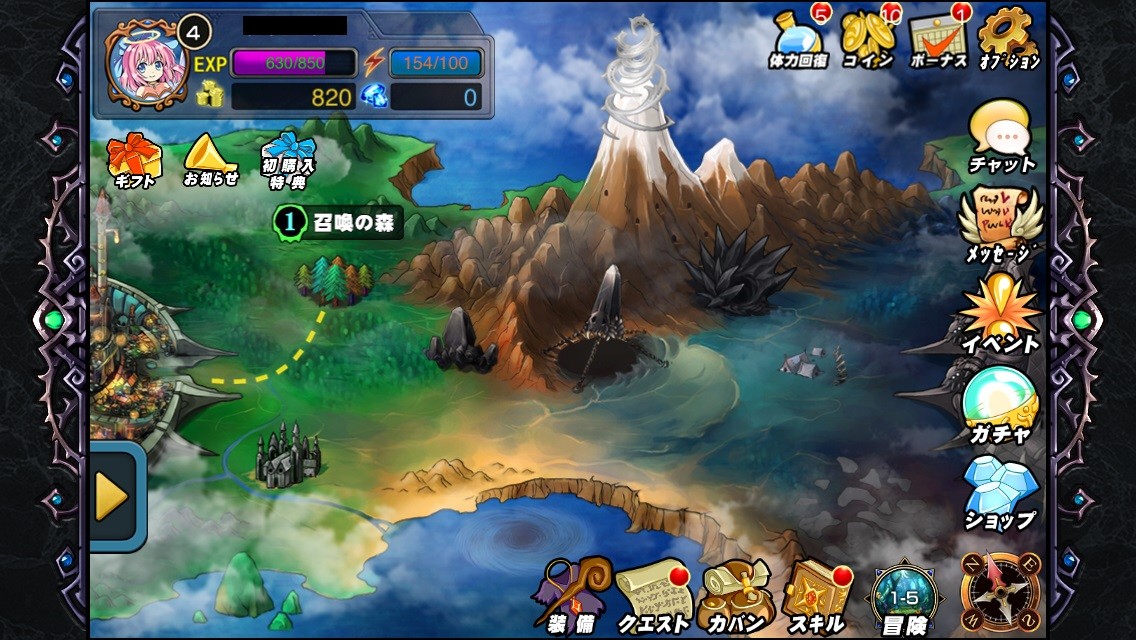
Task: Open the 初購入特典 first-purchase bonus
Action: (x=288, y=161)
